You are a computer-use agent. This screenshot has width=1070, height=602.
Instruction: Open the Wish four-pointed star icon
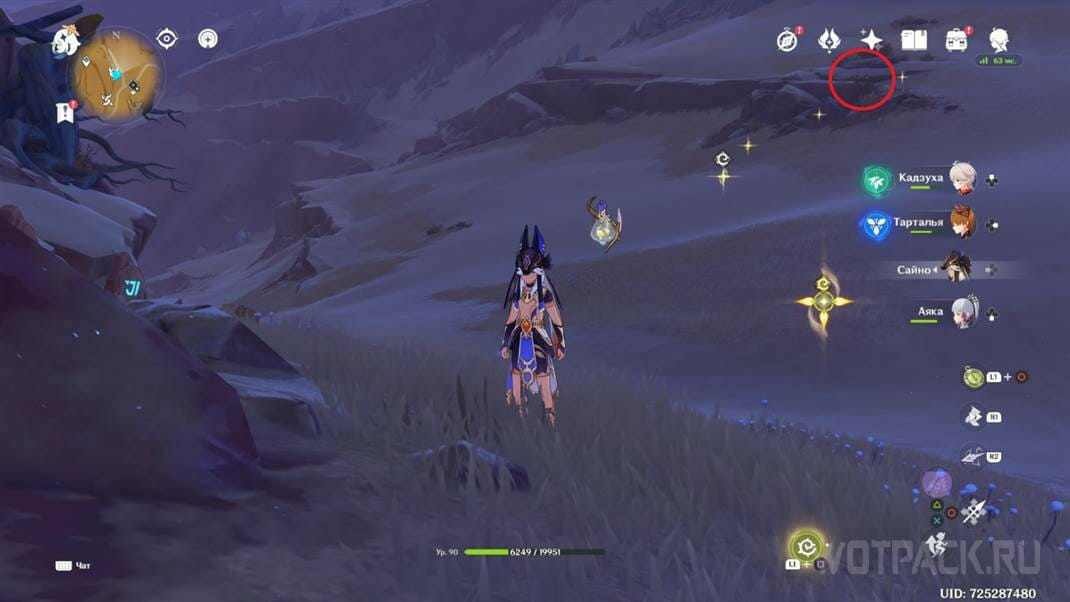872,40
